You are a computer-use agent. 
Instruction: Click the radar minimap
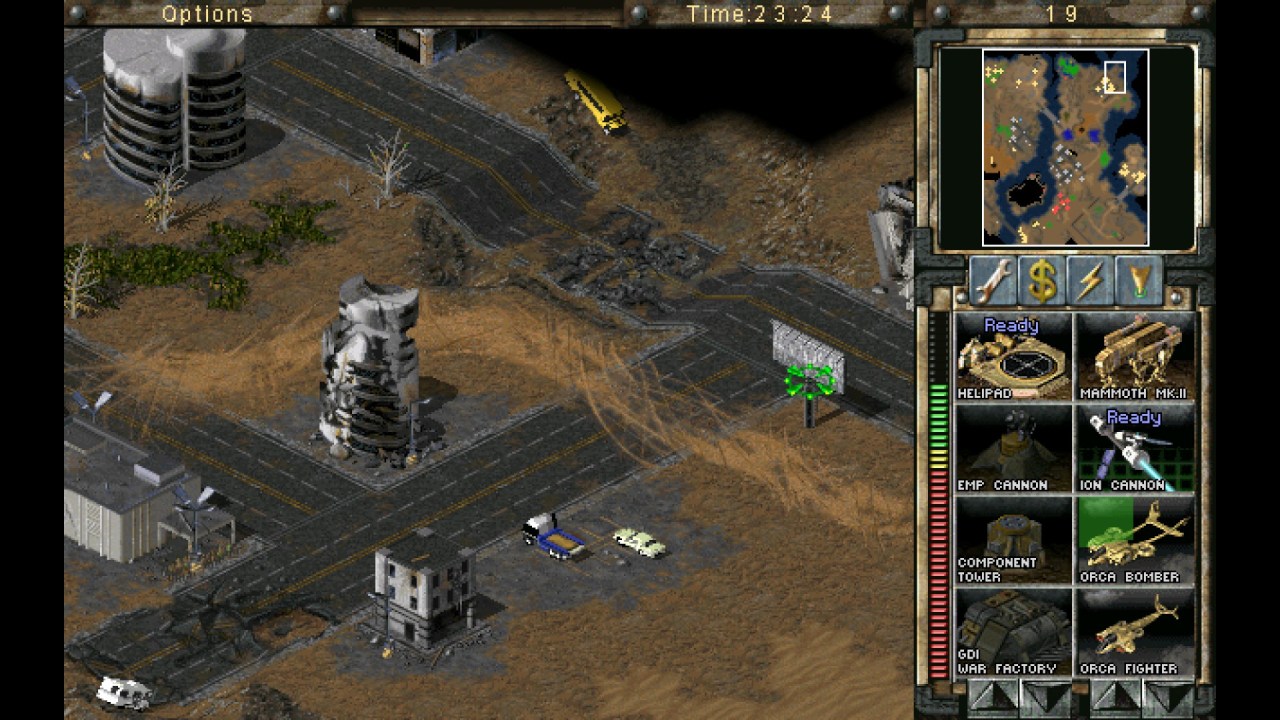(x=1065, y=147)
